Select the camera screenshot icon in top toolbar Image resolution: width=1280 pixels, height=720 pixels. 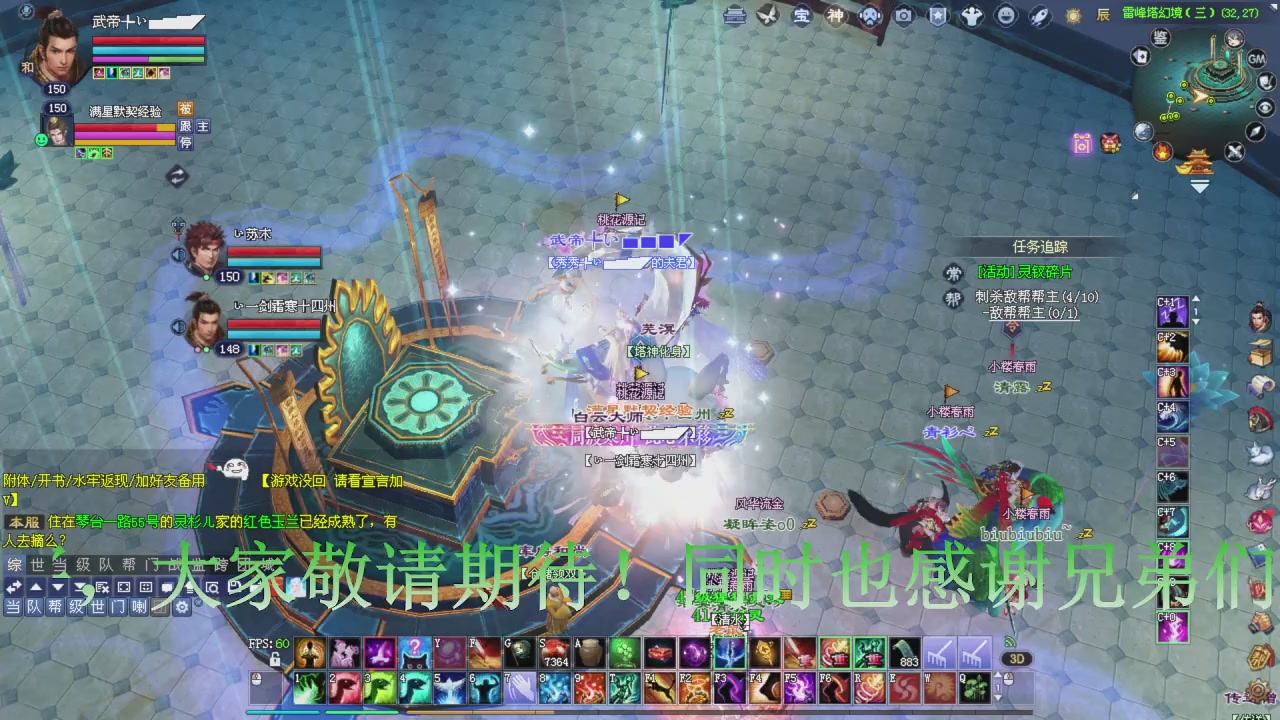904,15
